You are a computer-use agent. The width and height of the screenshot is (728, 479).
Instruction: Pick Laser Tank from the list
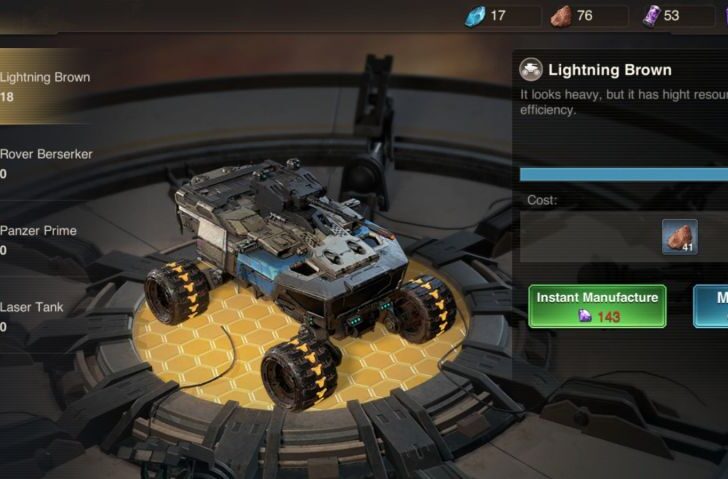pyautogui.click(x=33, y=316)
